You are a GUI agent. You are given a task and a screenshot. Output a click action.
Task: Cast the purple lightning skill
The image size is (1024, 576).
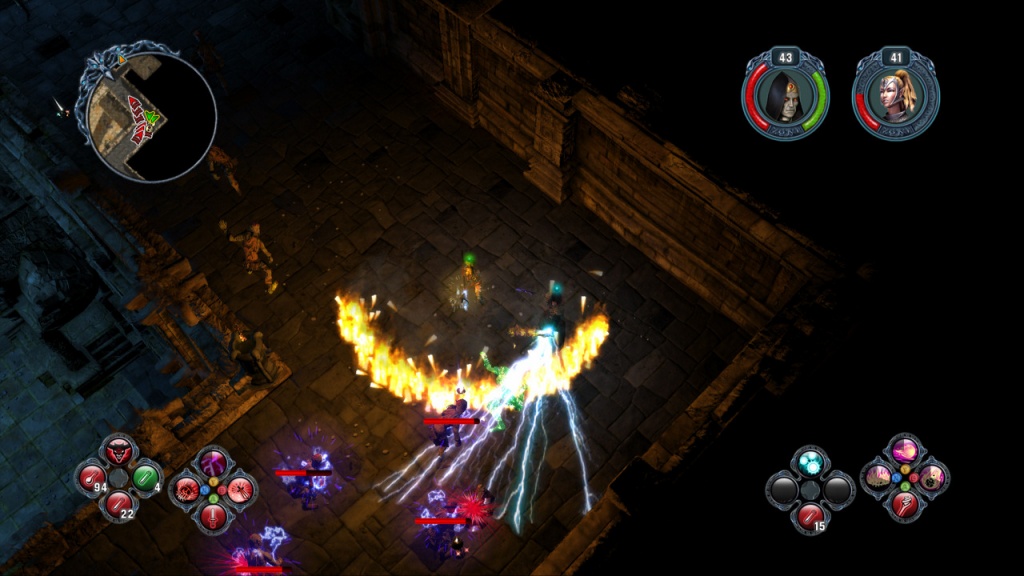pos(213,463)
